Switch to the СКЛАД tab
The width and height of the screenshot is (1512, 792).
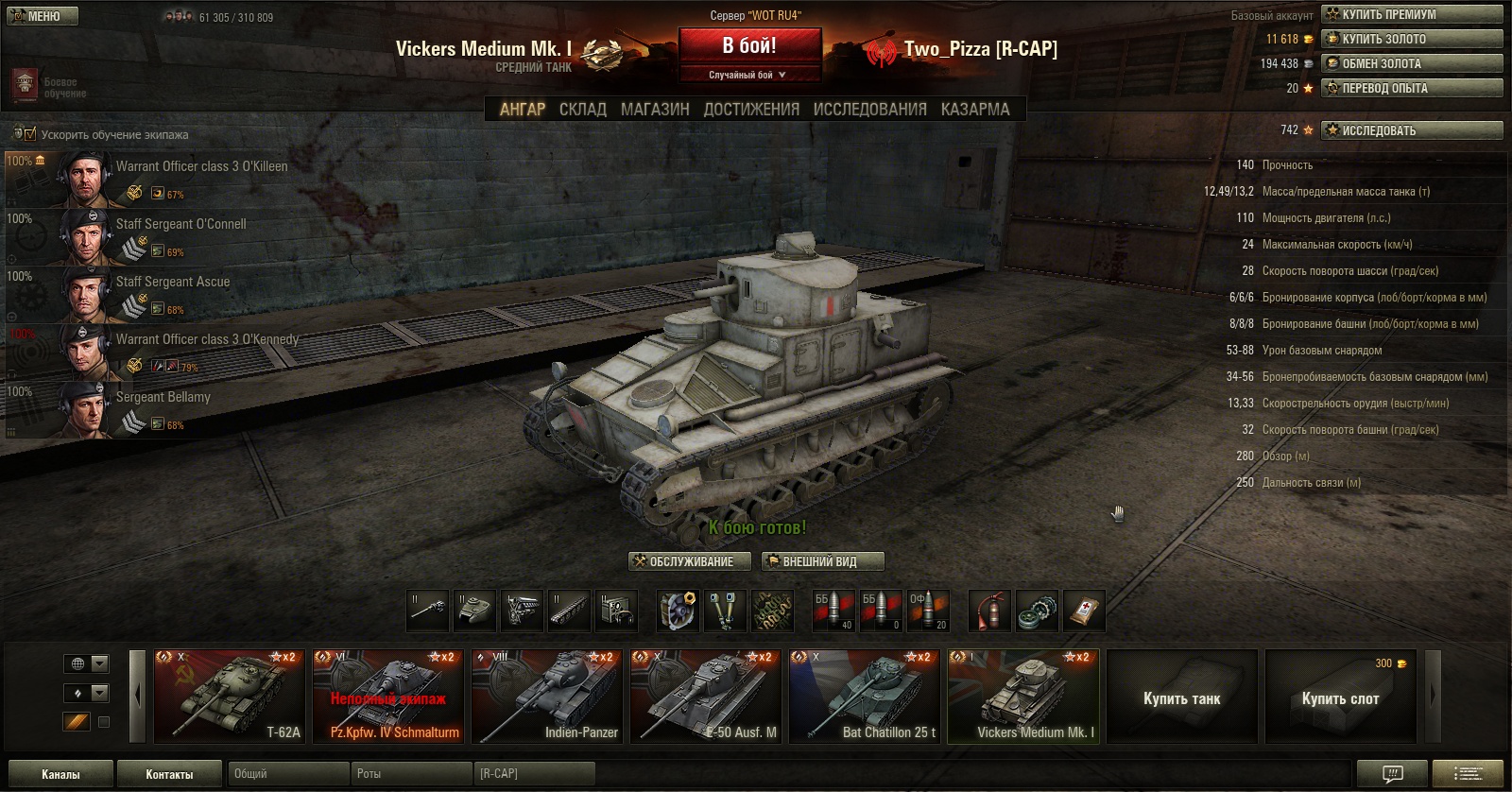[582, 110]
